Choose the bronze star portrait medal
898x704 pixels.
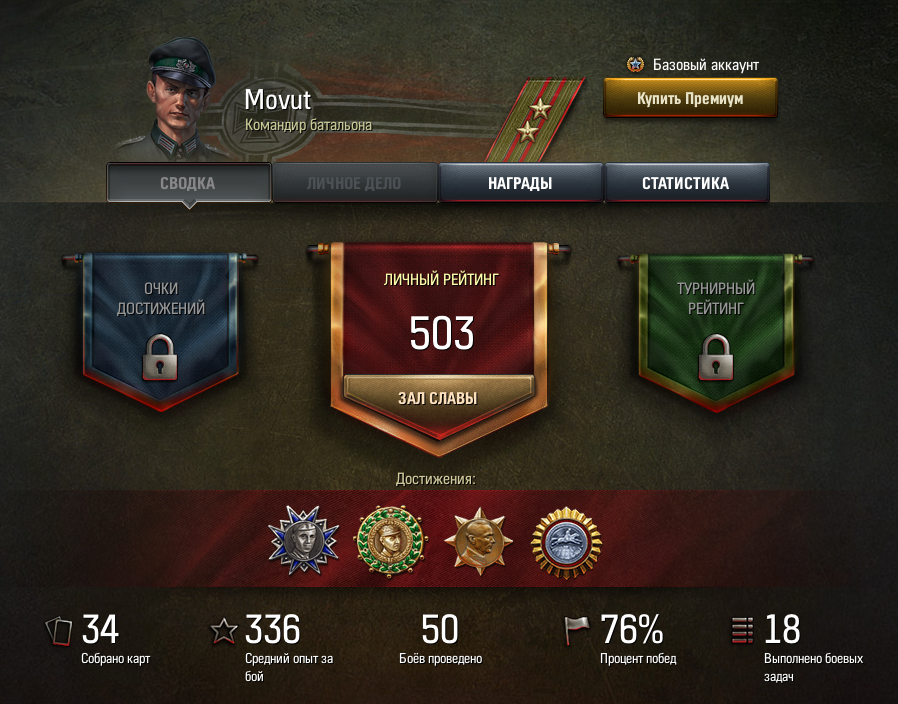point(478,540)
